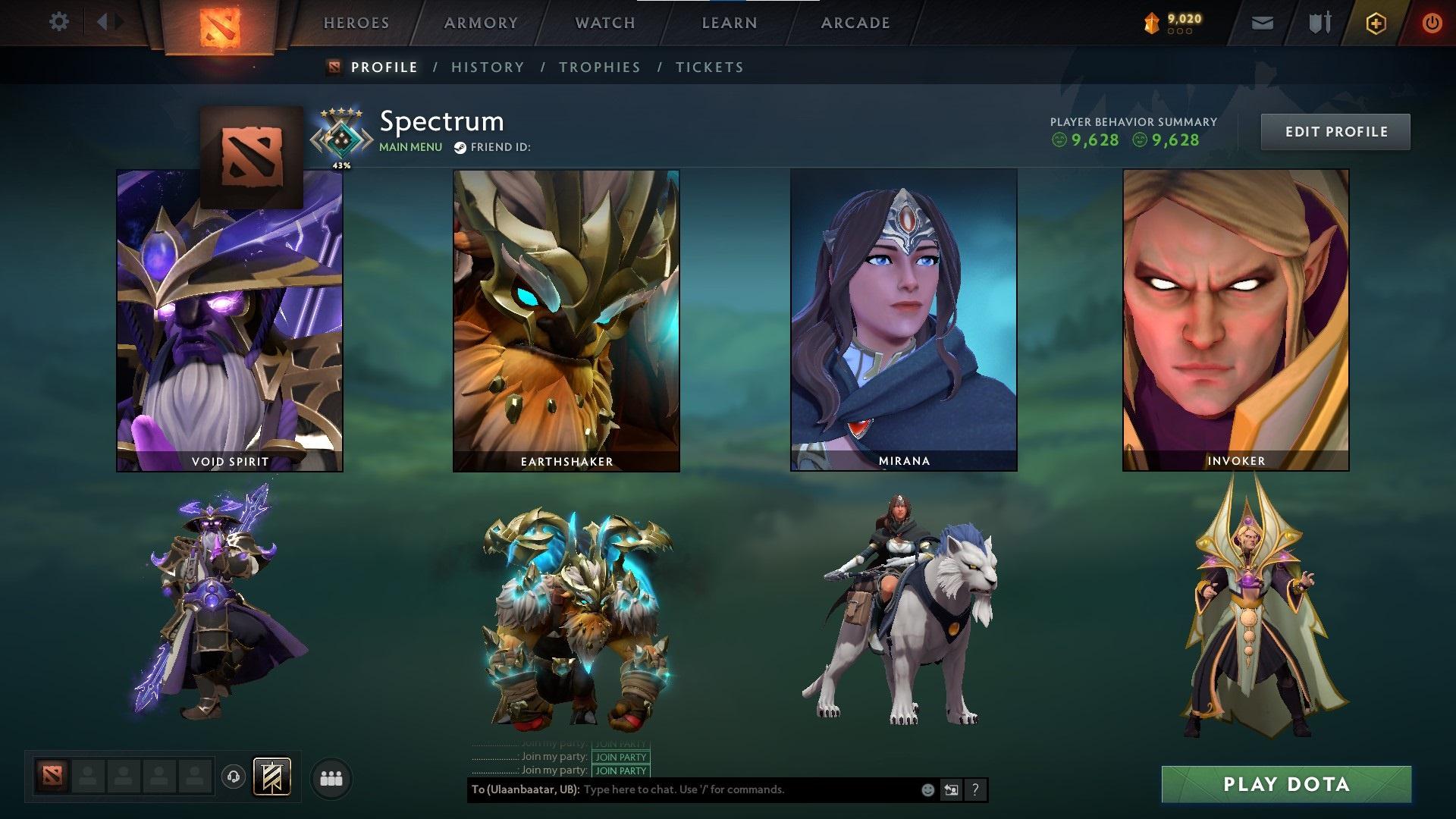
Task: Click the EDIT PROFILE button
Action: (1335, 130)
